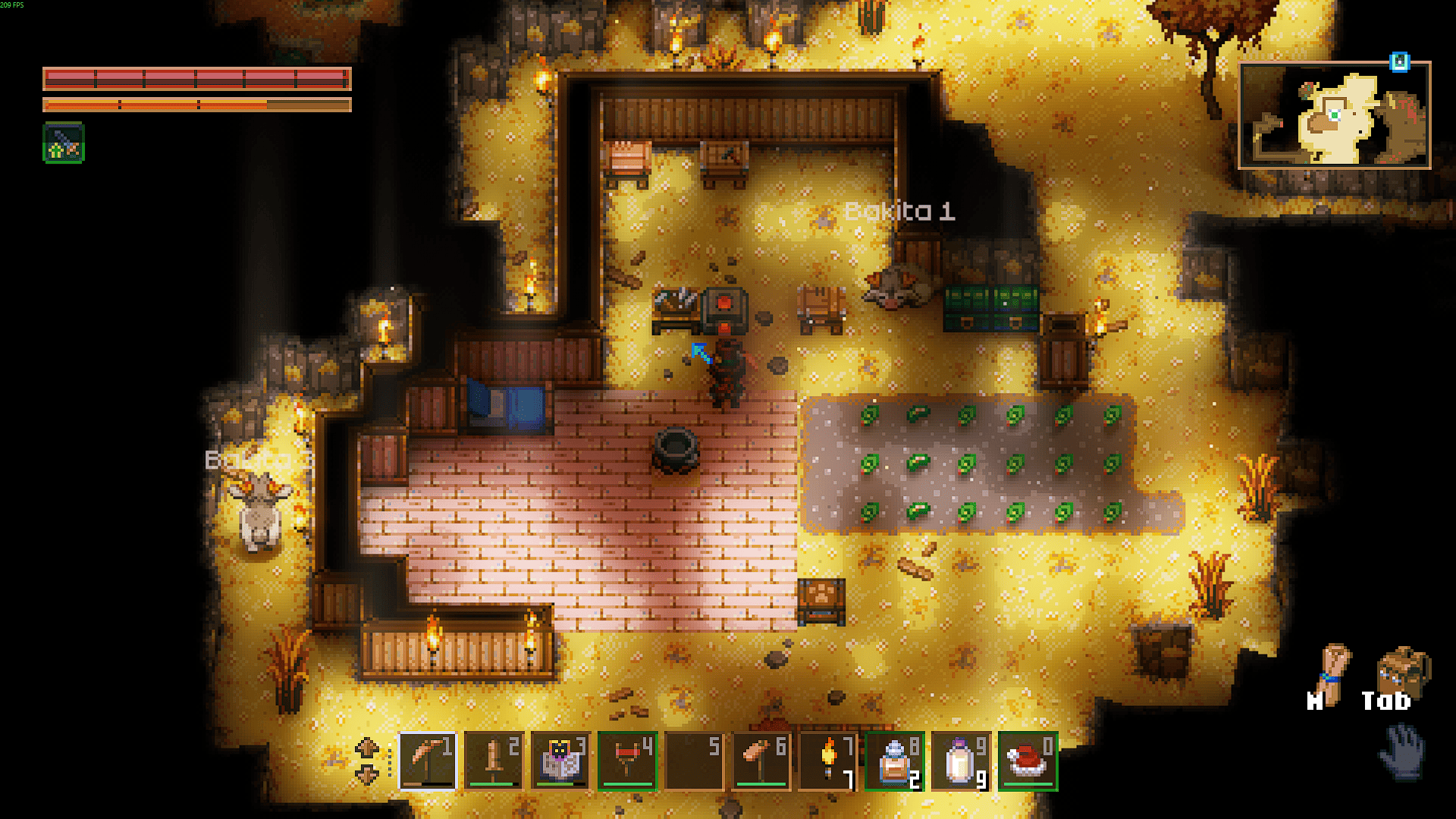
Task: Select the potion flask in slot 8
Action: 894,761
